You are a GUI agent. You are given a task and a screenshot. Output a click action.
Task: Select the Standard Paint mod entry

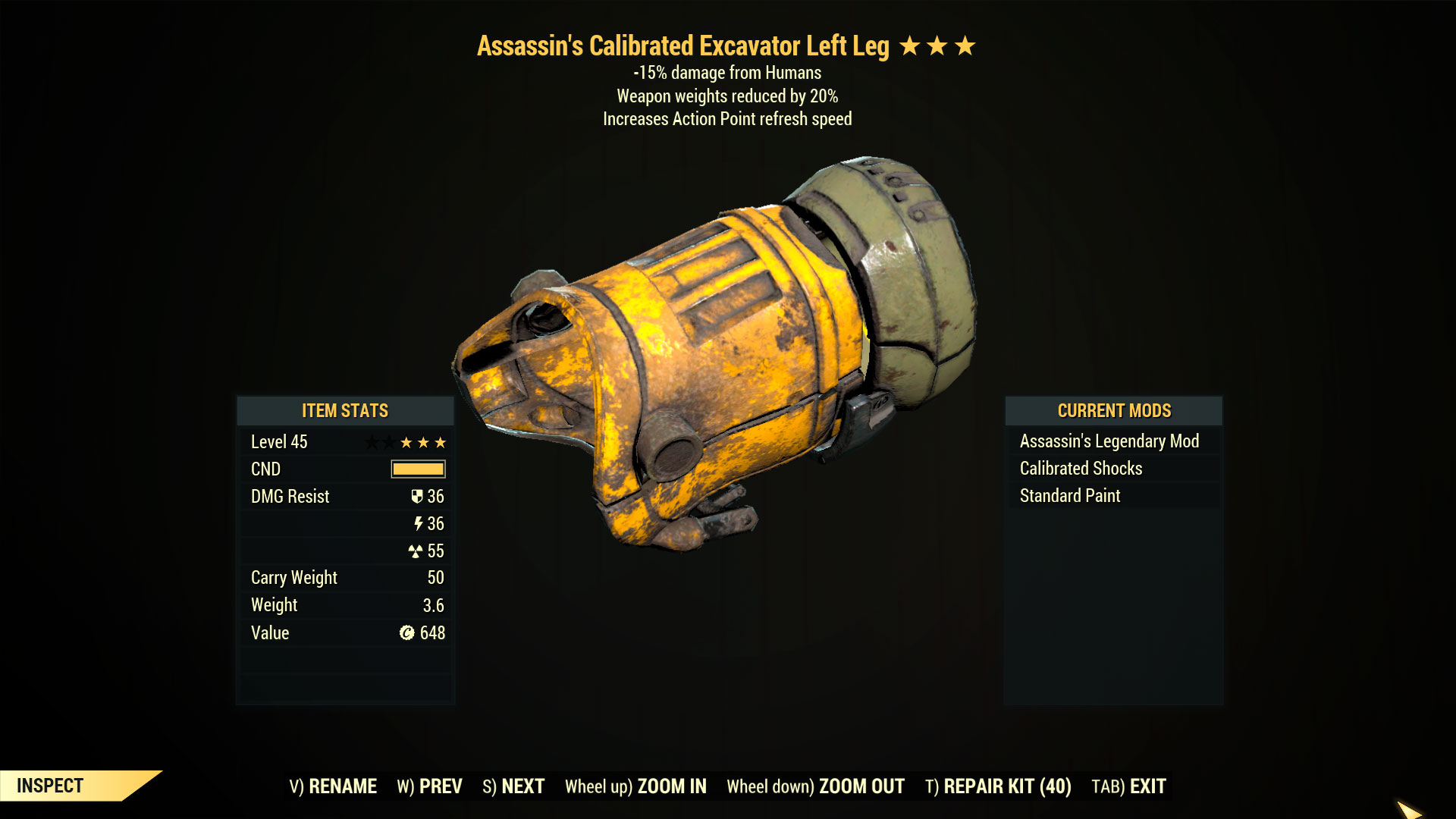tap(1069, 496)
